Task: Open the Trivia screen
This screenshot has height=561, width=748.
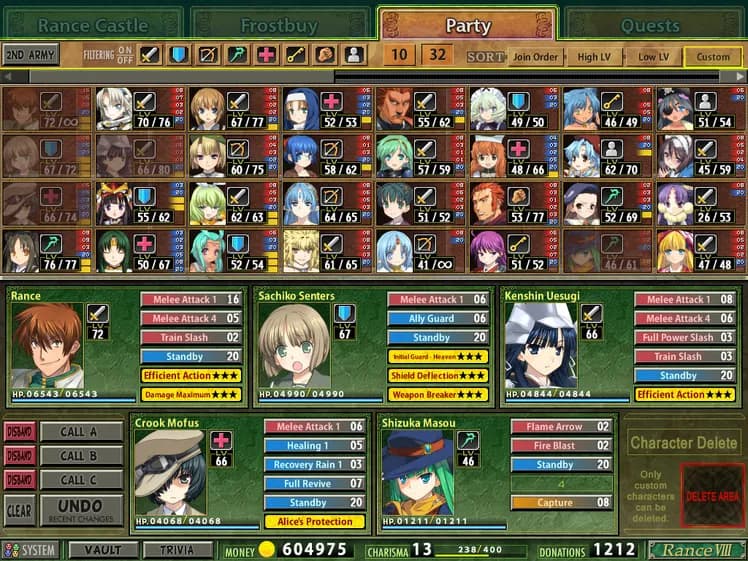Action: point(178,550)
